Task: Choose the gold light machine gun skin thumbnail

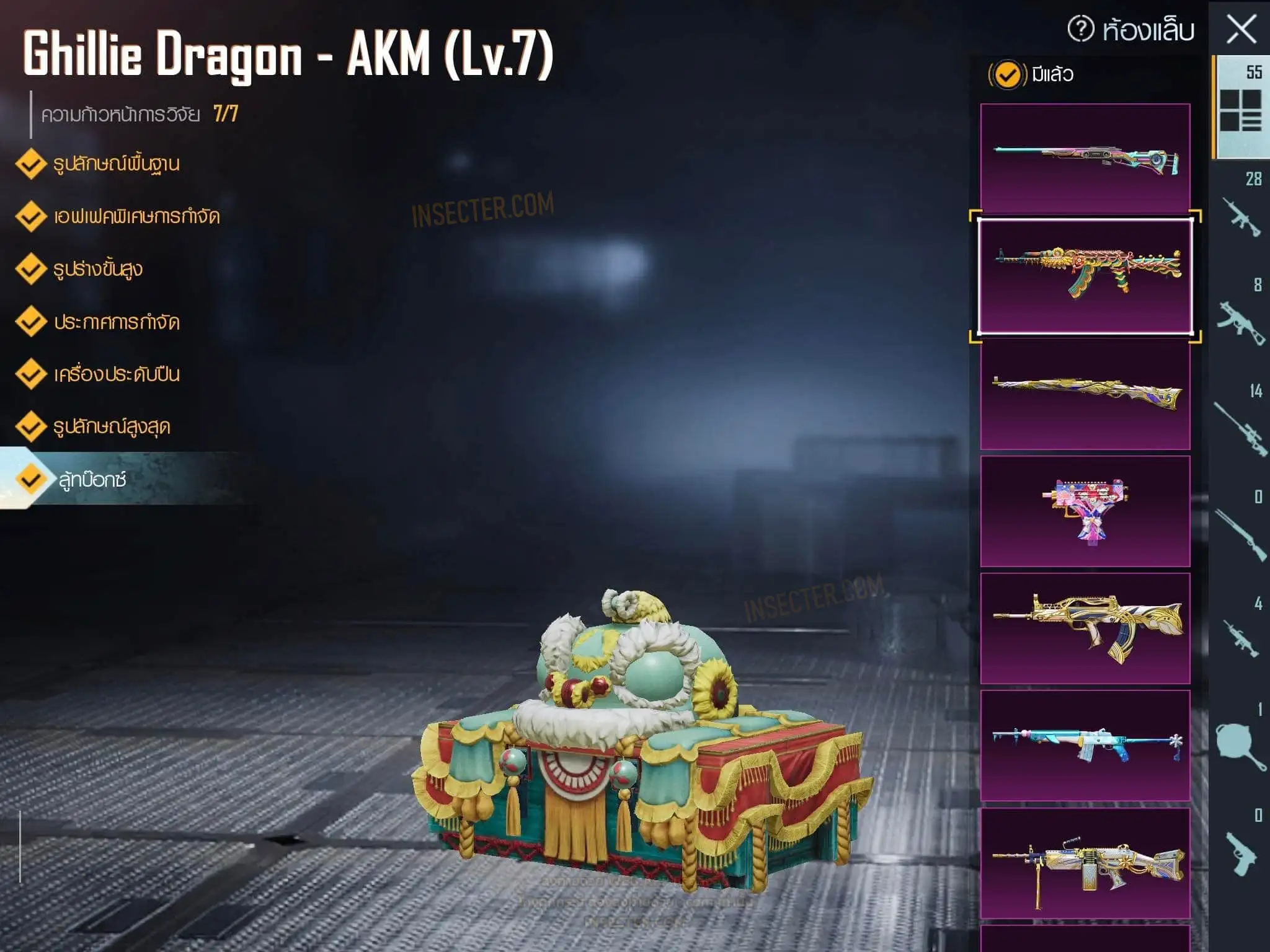Action: 1085,863
